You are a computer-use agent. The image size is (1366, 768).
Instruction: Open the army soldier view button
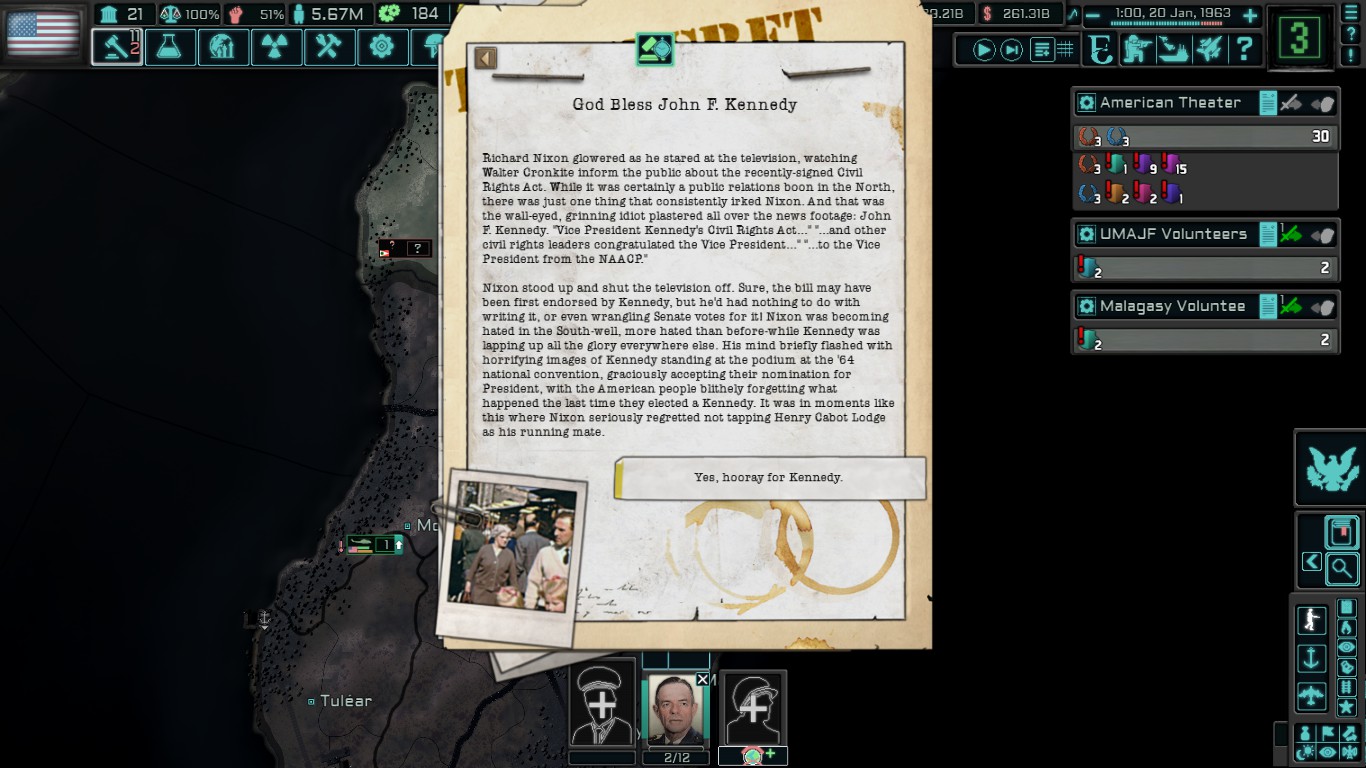(x=1136, y=49)
